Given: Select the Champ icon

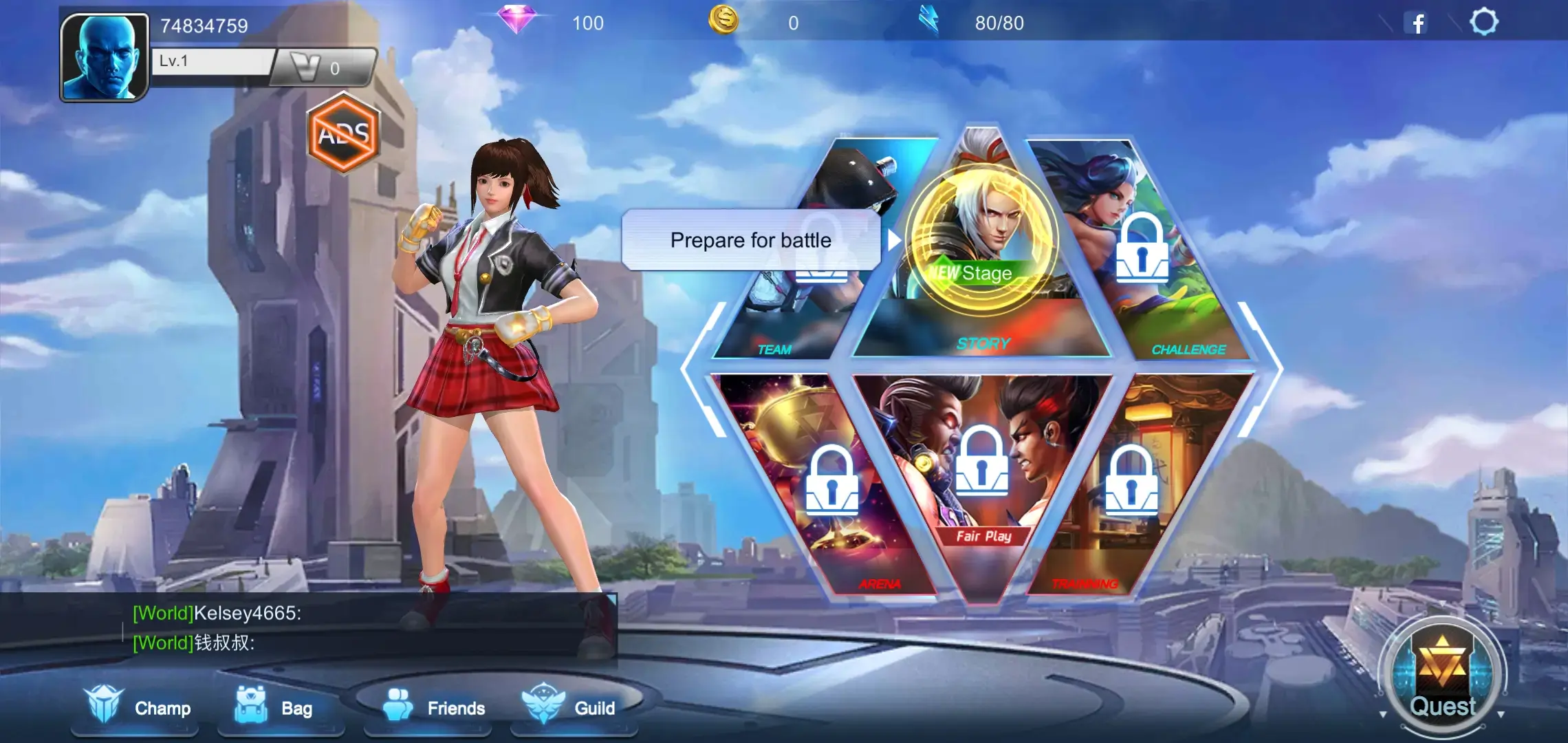Looking at the screenshot, I should (x=134, y=707).
